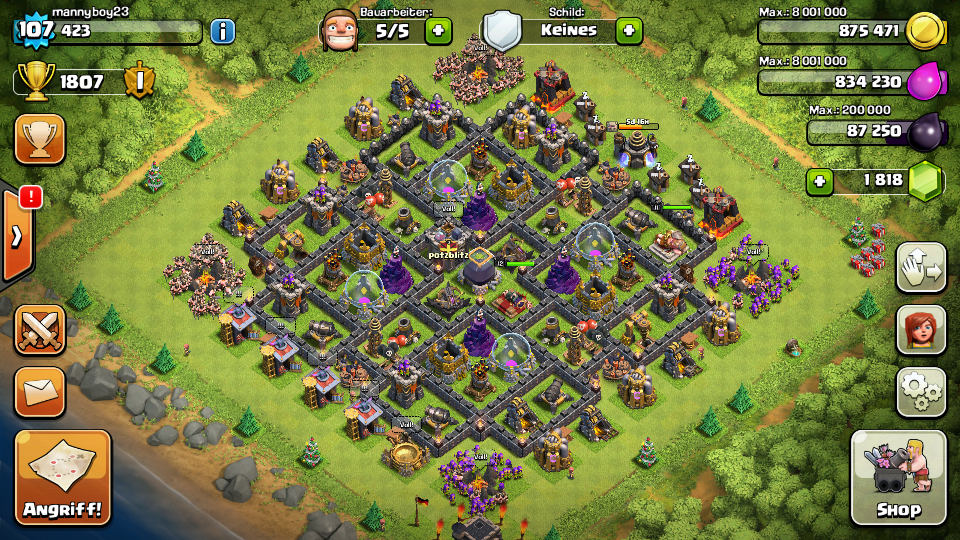Open the settings gears button
Image resolution: width=960 pixels, height=540 pixels.
[921, 392]
